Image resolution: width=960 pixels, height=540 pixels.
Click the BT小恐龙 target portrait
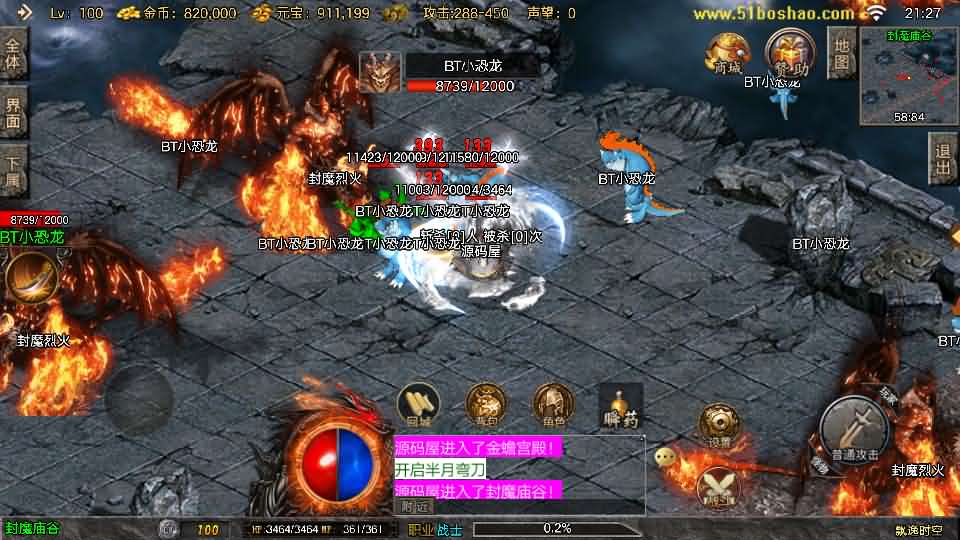pos(380,72)
